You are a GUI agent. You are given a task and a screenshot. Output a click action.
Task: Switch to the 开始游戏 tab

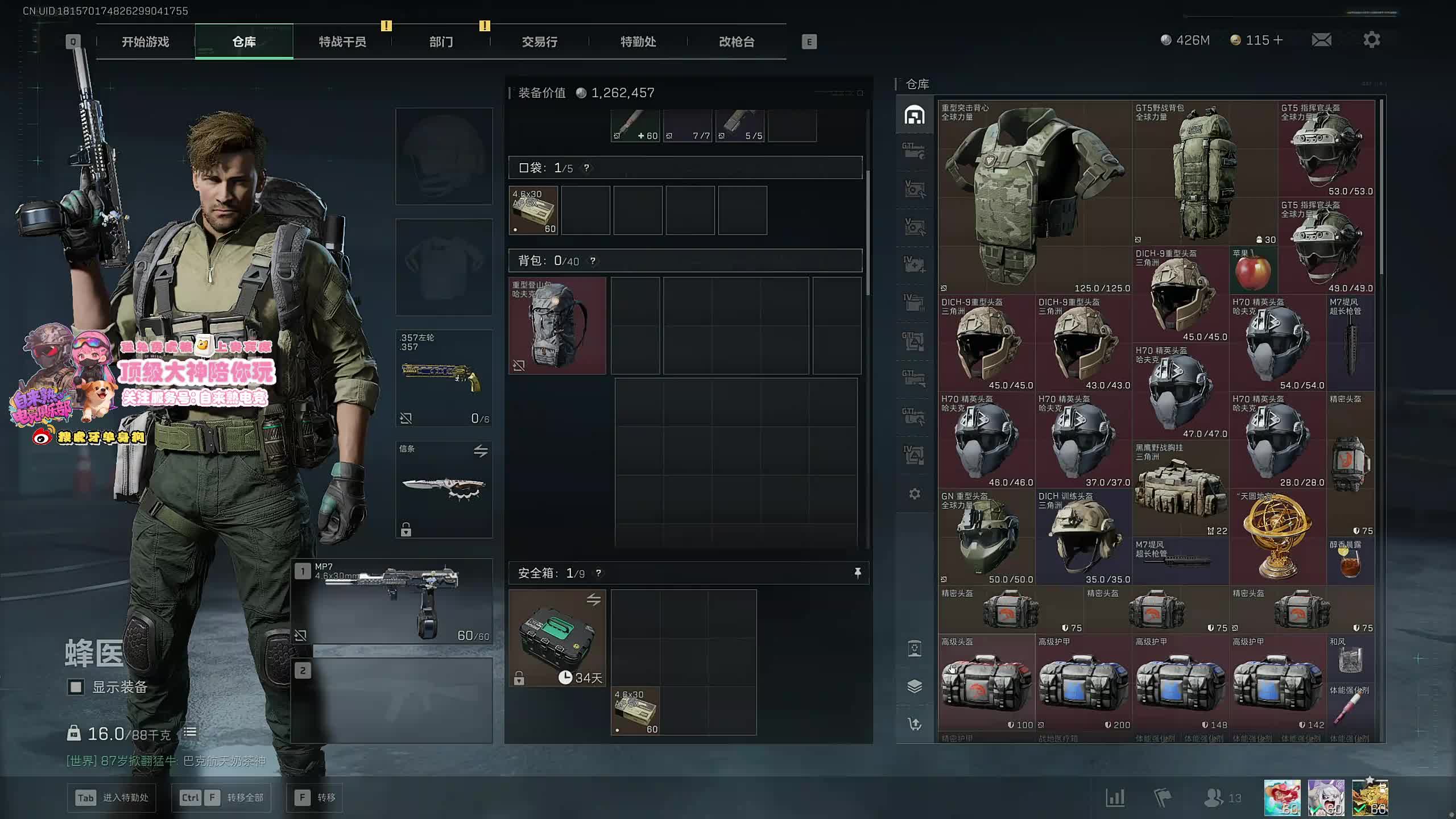[x=145, y=42]
